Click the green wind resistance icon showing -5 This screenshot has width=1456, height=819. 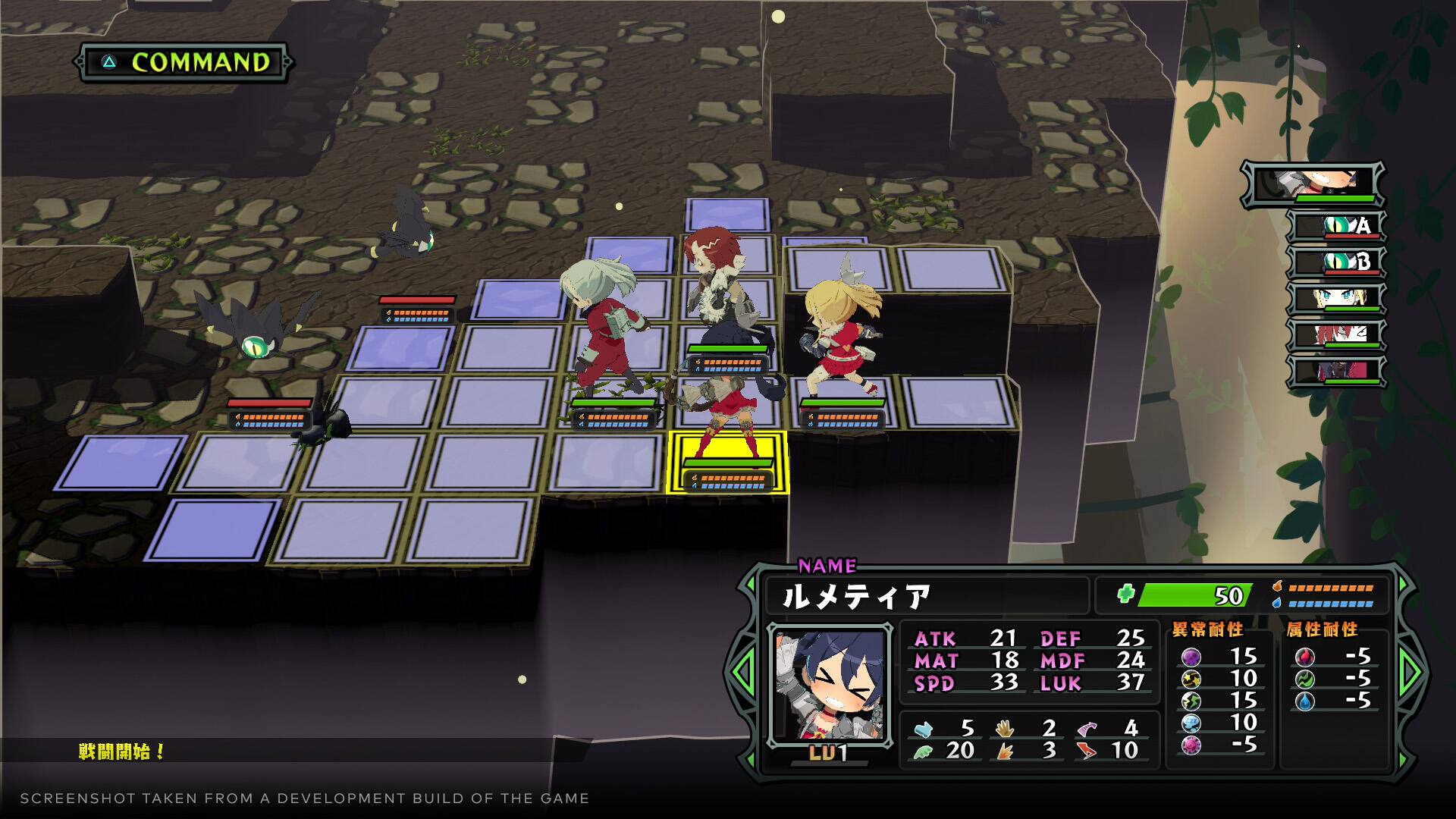click(1306, 681)
